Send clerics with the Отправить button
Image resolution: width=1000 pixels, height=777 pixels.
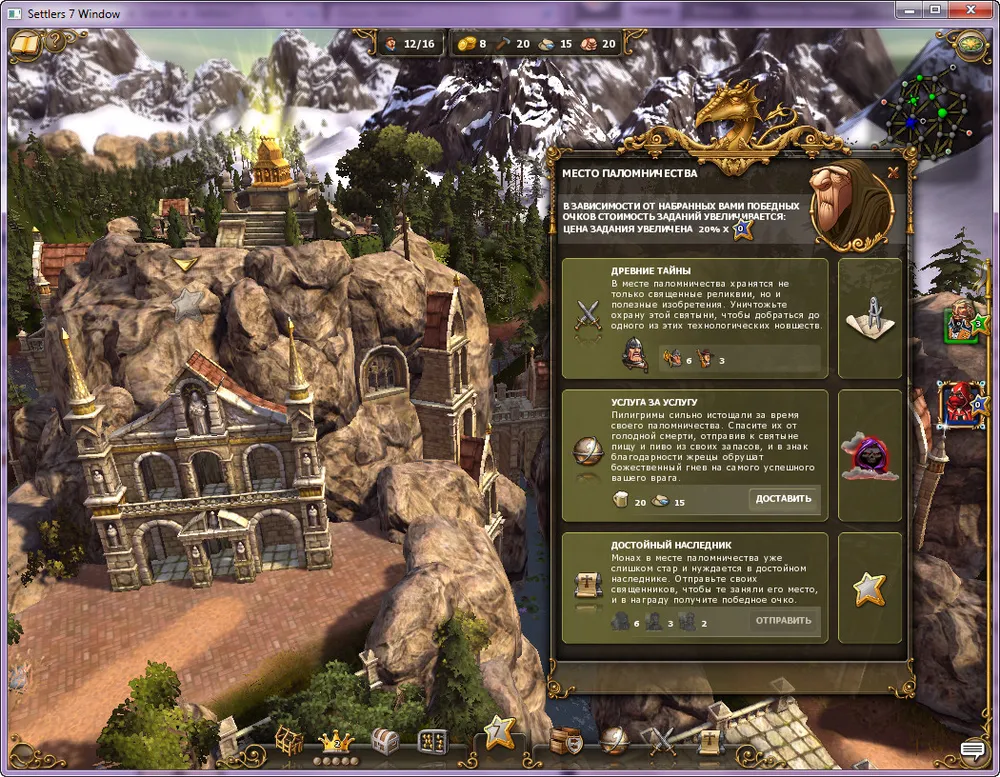coord(784,621)
